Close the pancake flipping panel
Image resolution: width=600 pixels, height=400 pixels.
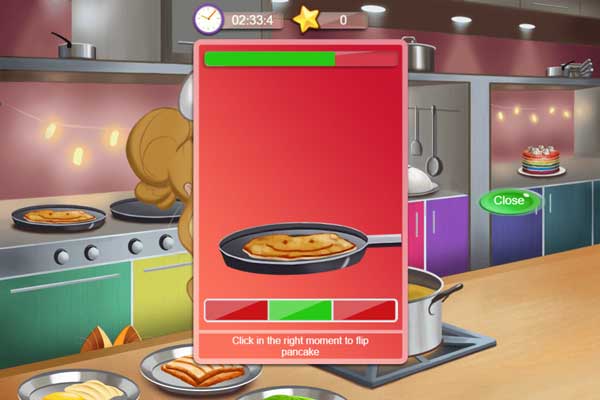[x=509, y=201]
